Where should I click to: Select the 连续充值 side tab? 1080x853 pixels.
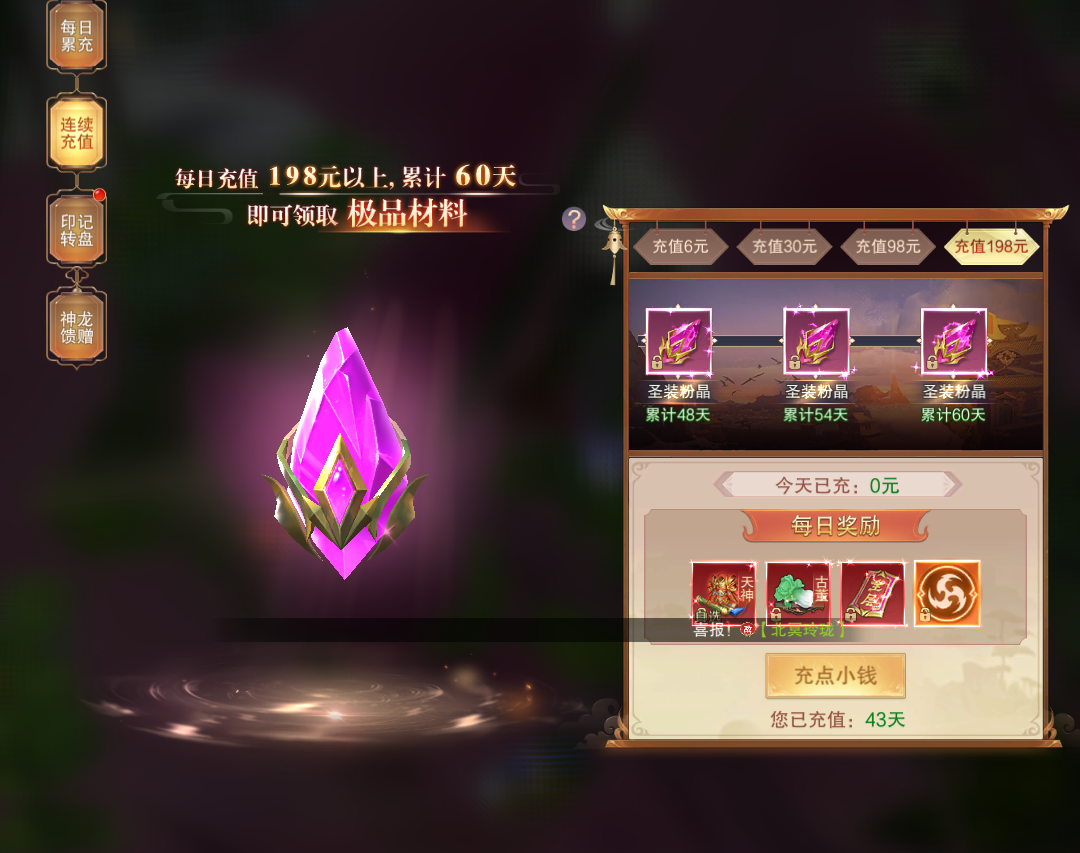click(x=76, y=132)
